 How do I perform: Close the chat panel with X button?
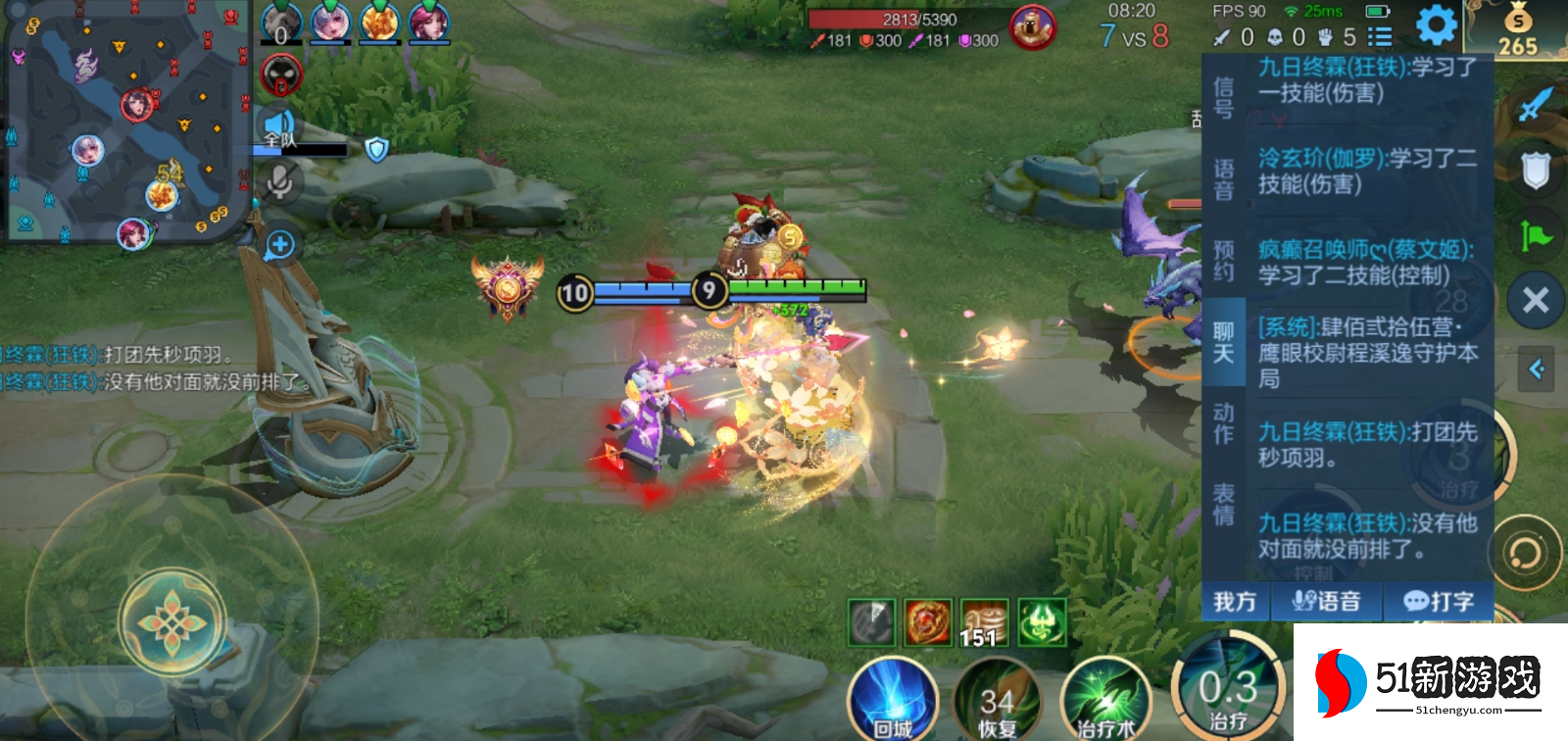pyautogui.click(x=1536, y=300)
